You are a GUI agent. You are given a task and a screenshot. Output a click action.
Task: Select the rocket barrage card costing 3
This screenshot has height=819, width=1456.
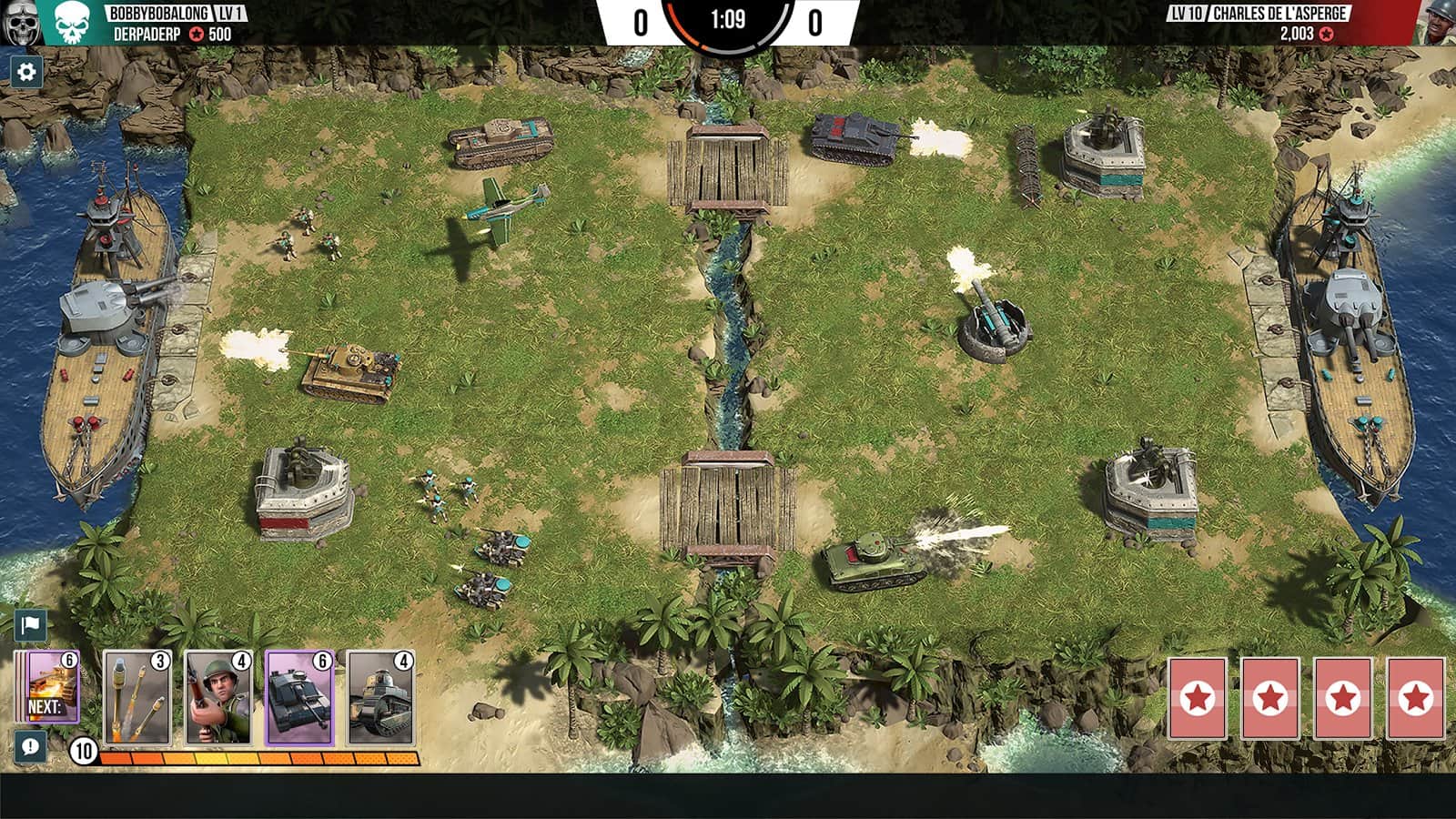click(137, 699)
